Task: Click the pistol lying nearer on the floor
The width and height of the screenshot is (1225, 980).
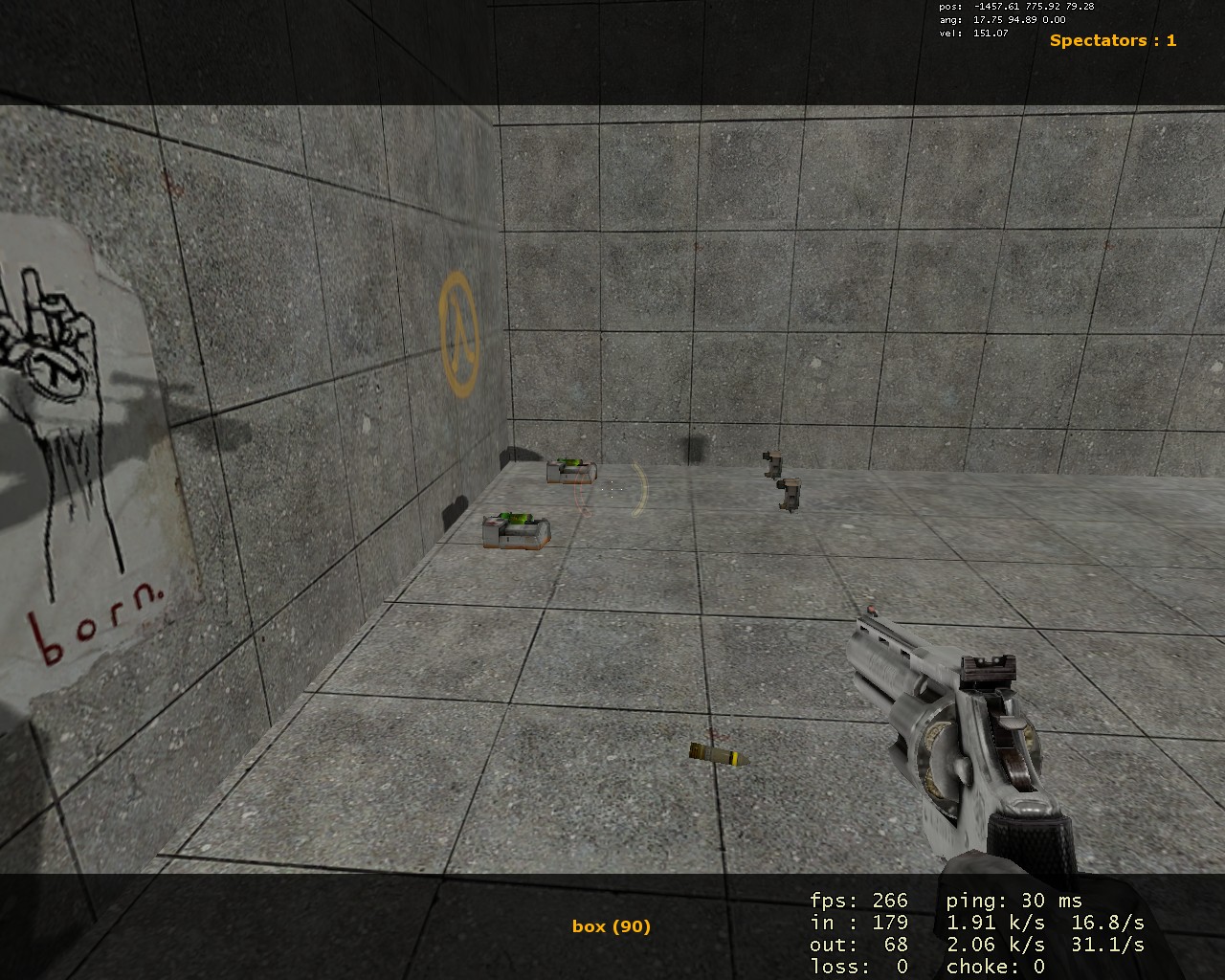Action: (x=788, y=493)
